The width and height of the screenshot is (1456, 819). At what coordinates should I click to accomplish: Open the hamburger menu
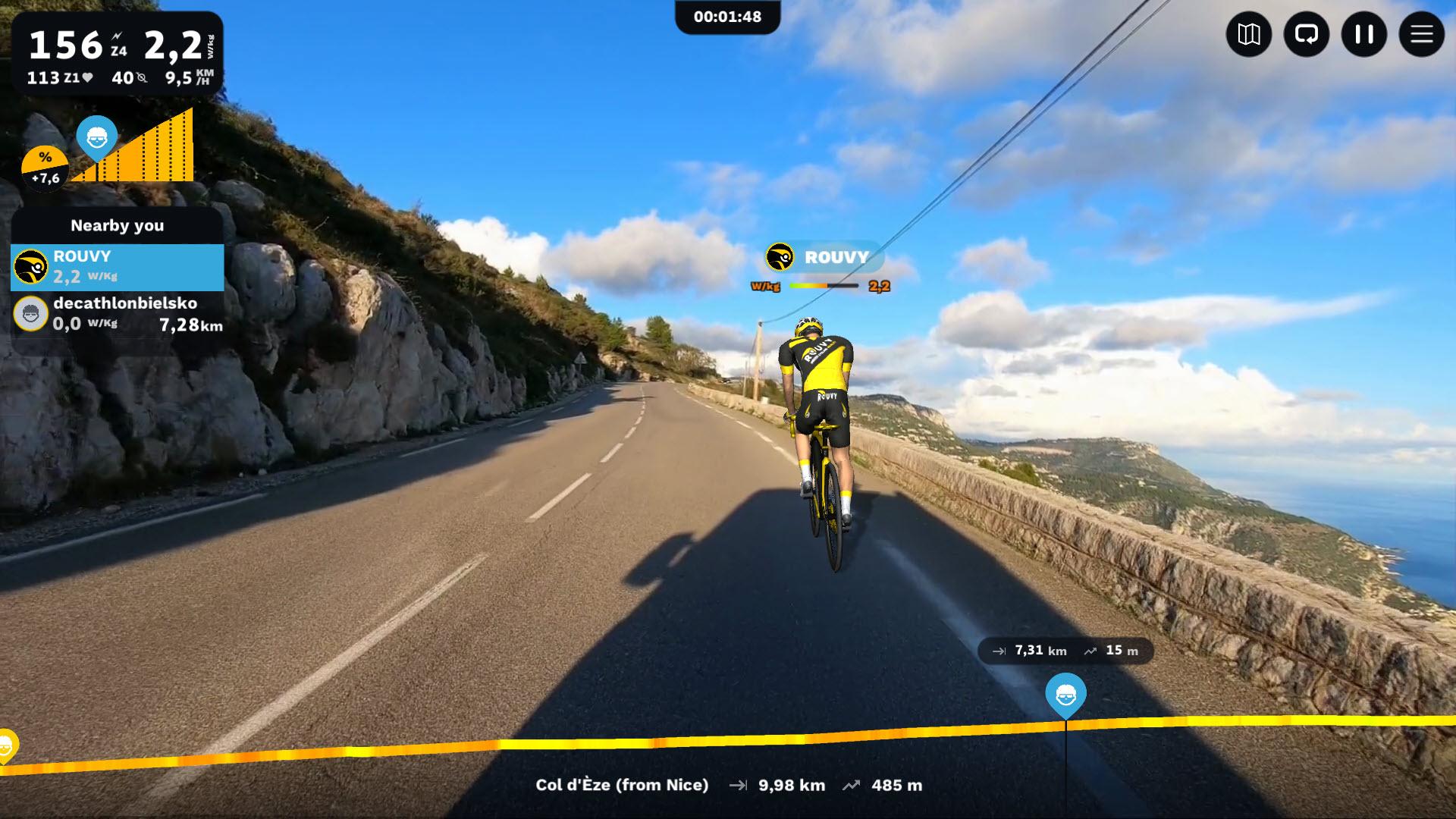[1421, 34]
